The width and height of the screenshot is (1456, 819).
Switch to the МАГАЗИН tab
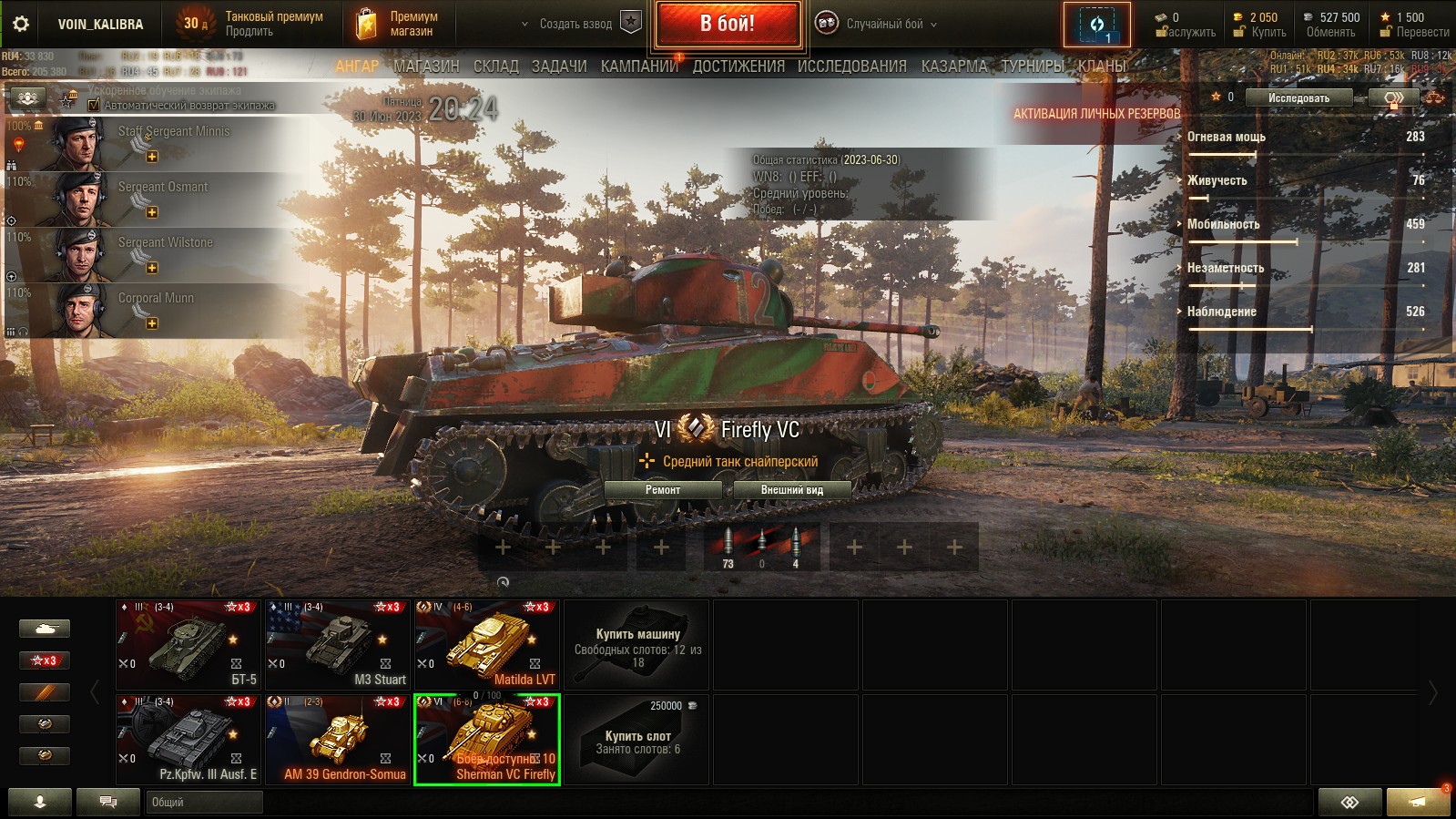coord(426,67)
